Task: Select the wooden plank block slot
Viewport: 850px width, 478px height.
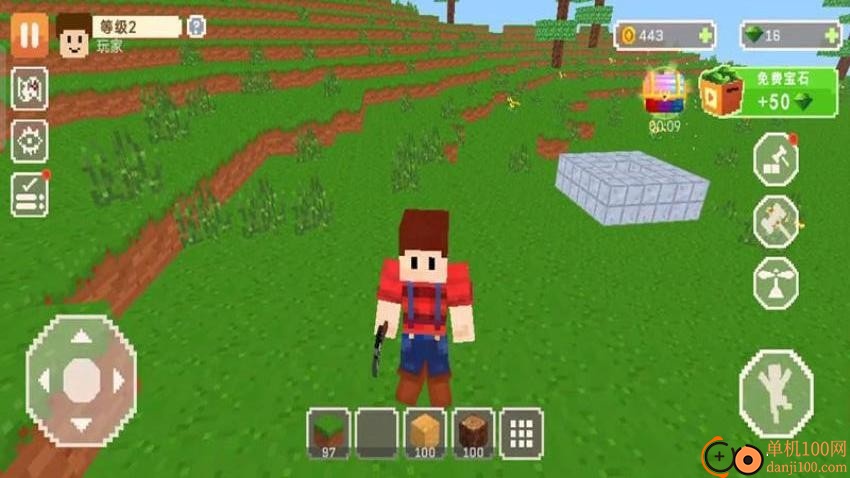Action: coord(425,433)
